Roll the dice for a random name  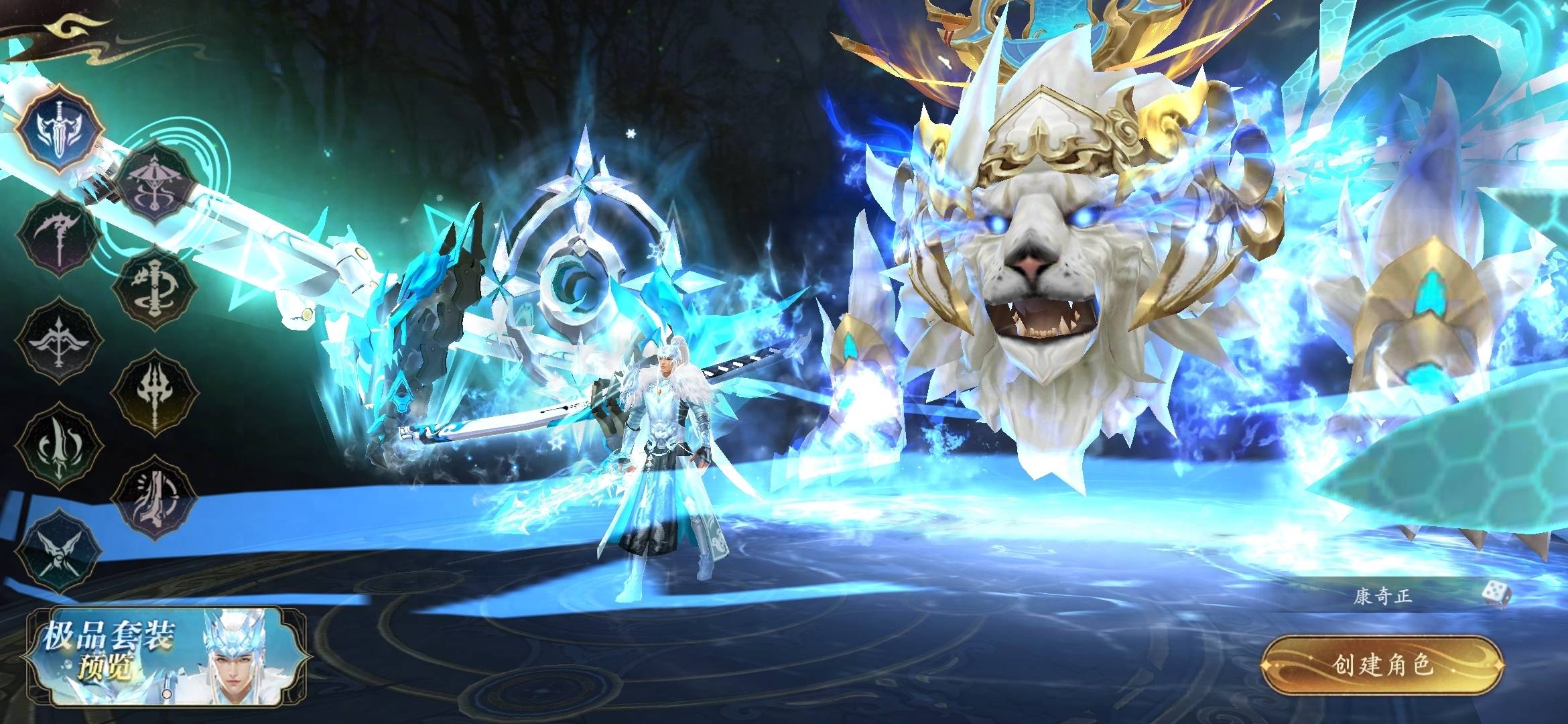(x=1496, y=594)
